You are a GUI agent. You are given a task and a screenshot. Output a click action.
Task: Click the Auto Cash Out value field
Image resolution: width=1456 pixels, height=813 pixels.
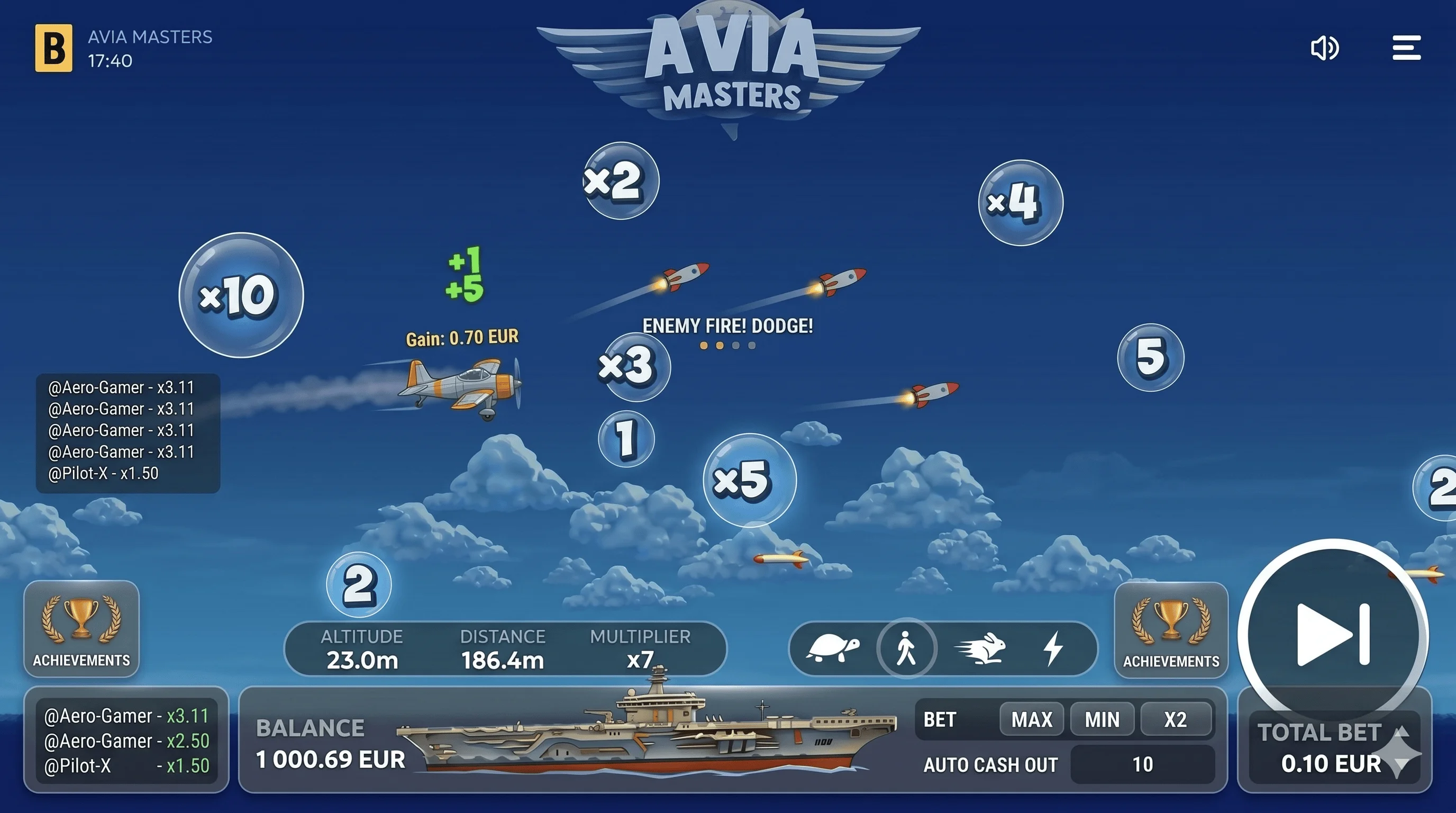[1142, 764]
